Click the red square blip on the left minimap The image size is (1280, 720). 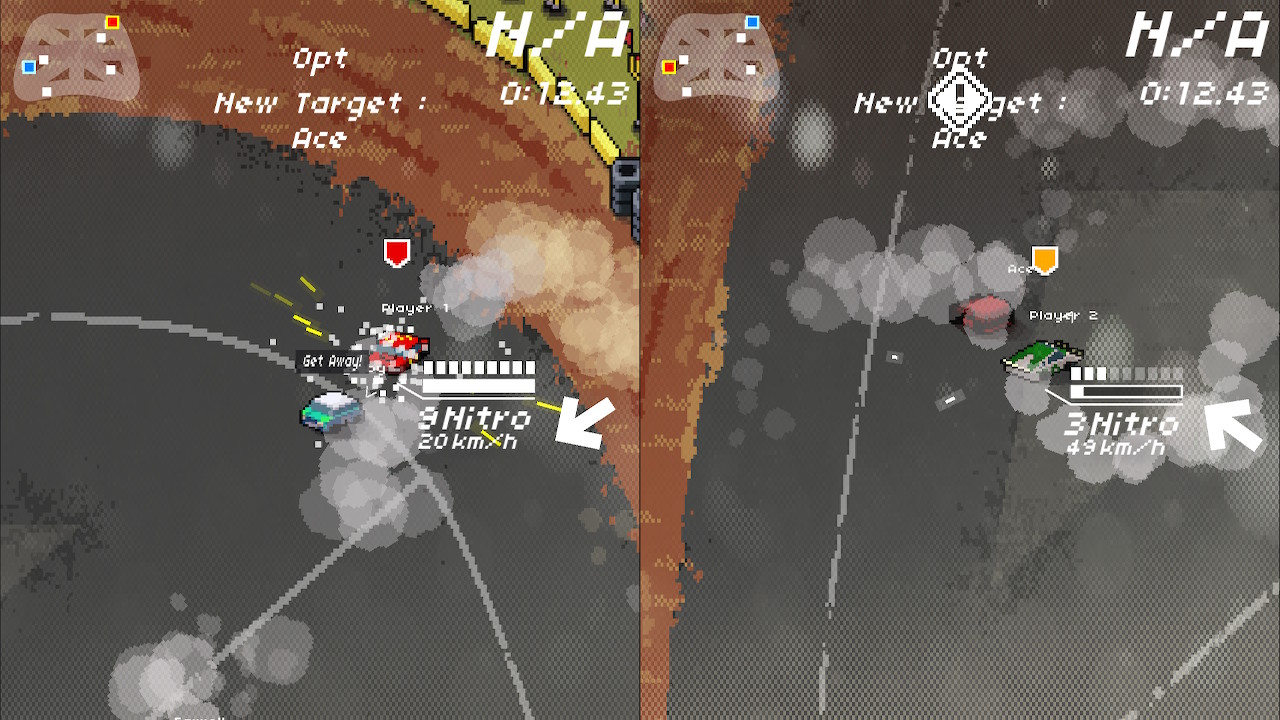[112, 21]
